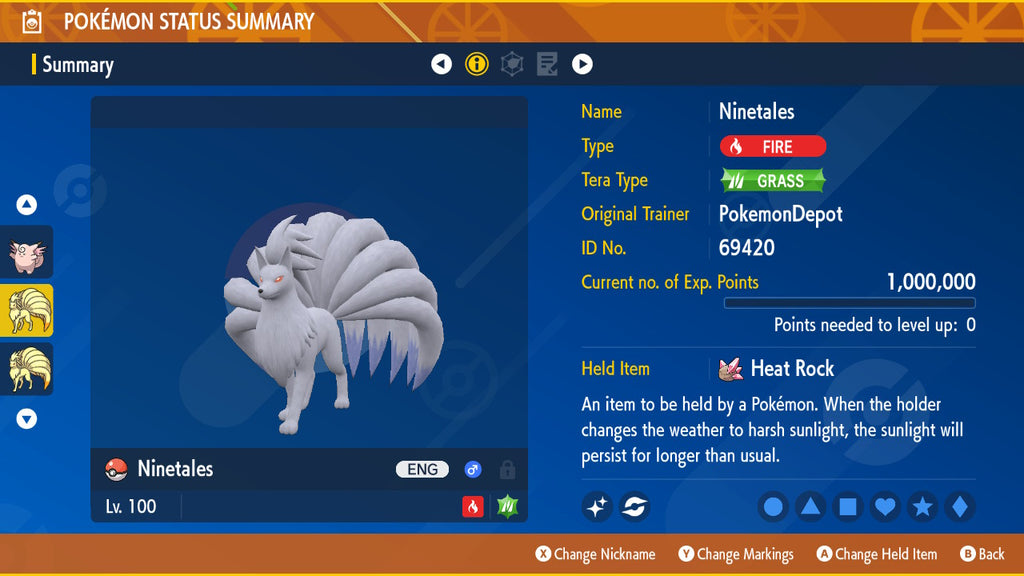1024x576 pixels.
Task: Toggle the star marking
Action: pos(922,507)
